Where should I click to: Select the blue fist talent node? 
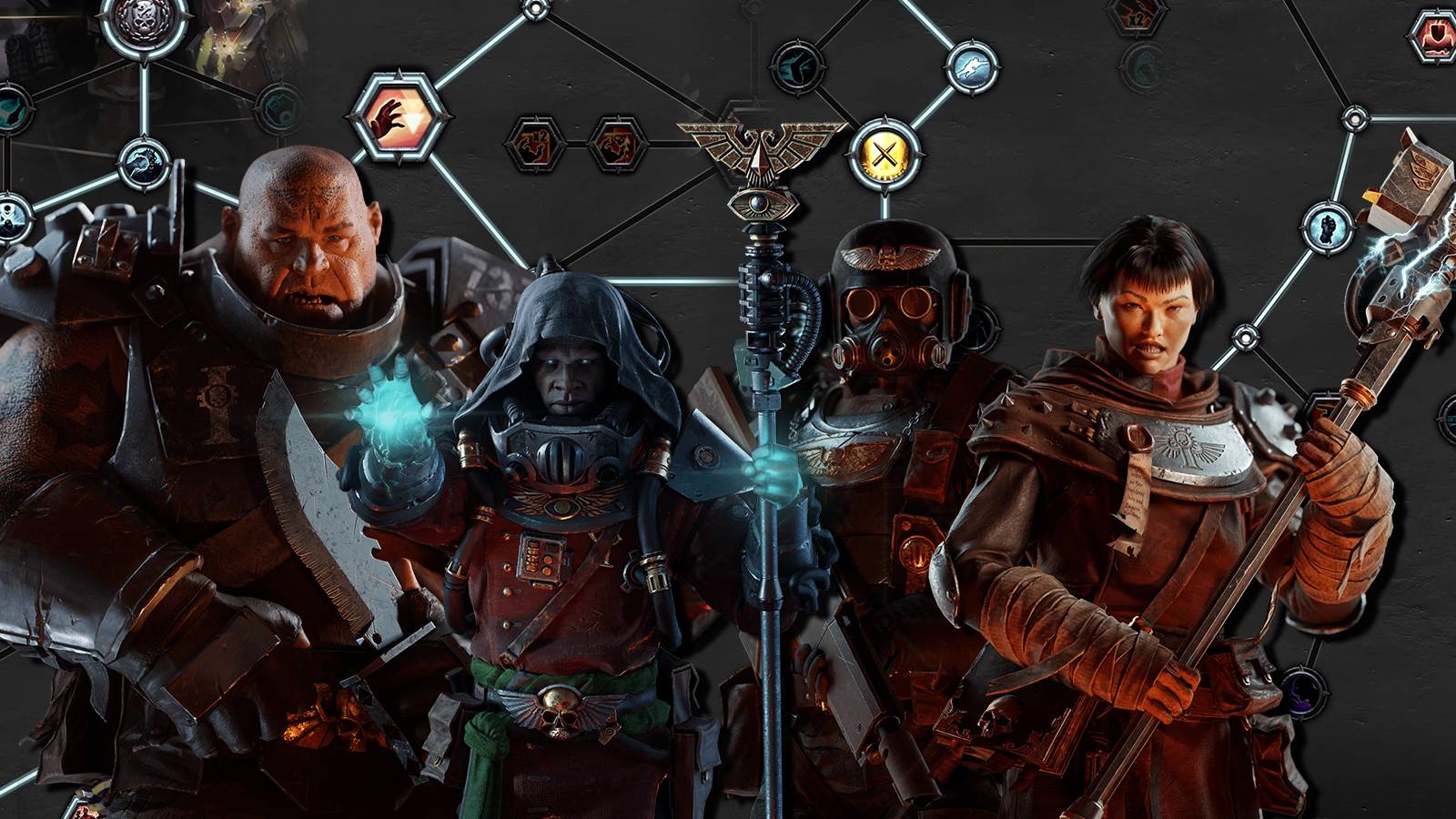coord(1327,227)
